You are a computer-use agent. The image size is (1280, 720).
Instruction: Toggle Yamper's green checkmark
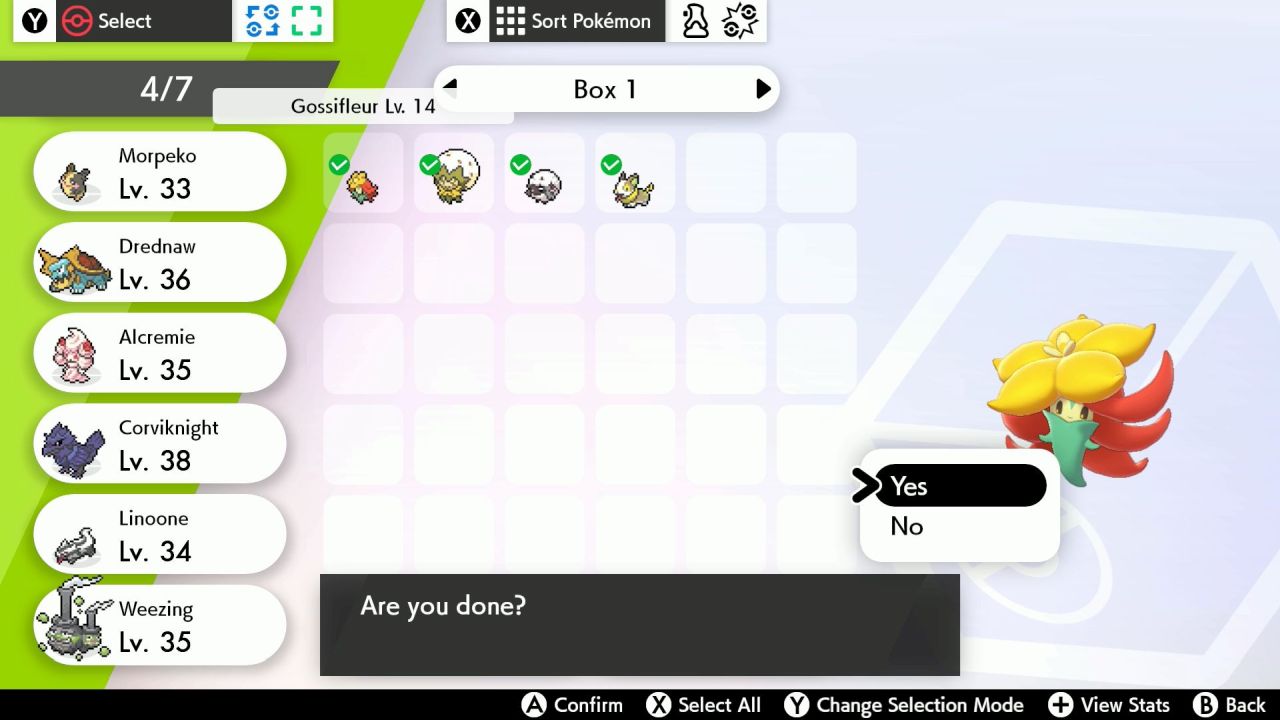[610, 164]
